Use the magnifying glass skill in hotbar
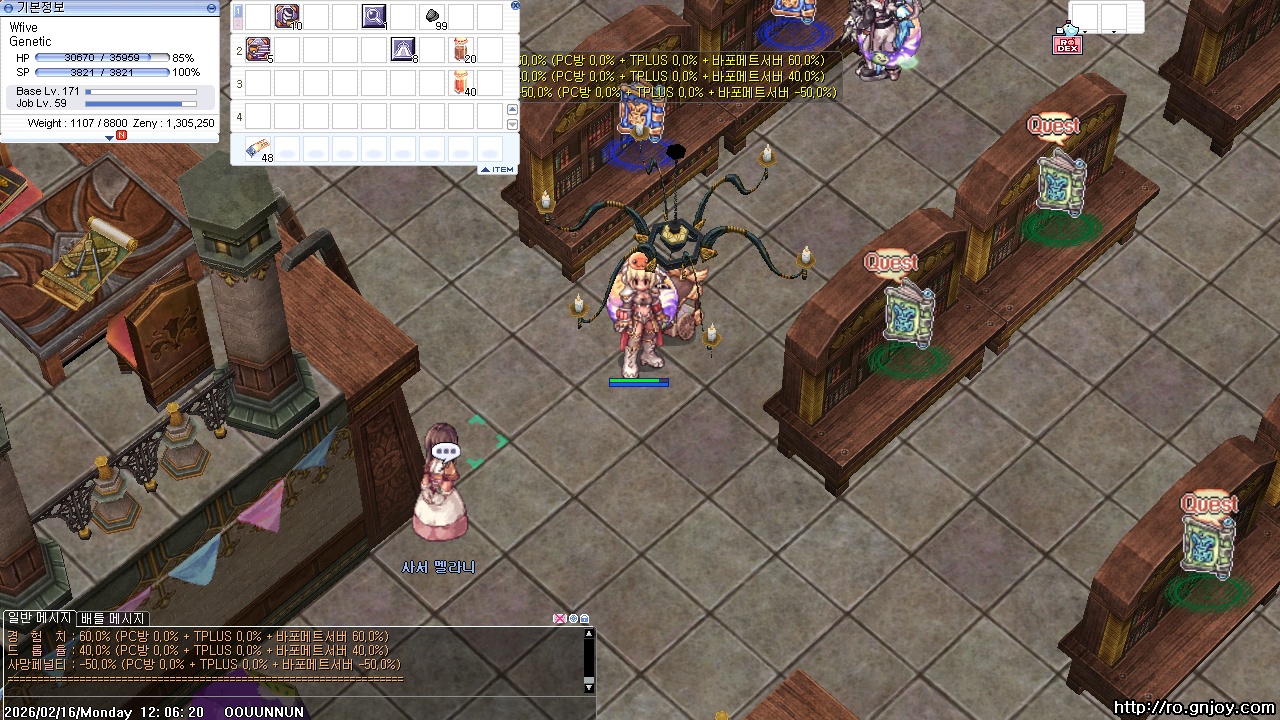 pyautogui.click(x=374, y=16)
